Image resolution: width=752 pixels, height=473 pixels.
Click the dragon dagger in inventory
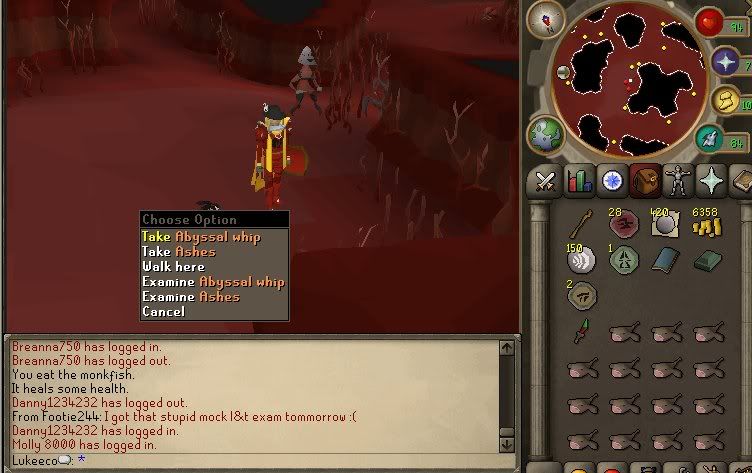coord(580,333)
